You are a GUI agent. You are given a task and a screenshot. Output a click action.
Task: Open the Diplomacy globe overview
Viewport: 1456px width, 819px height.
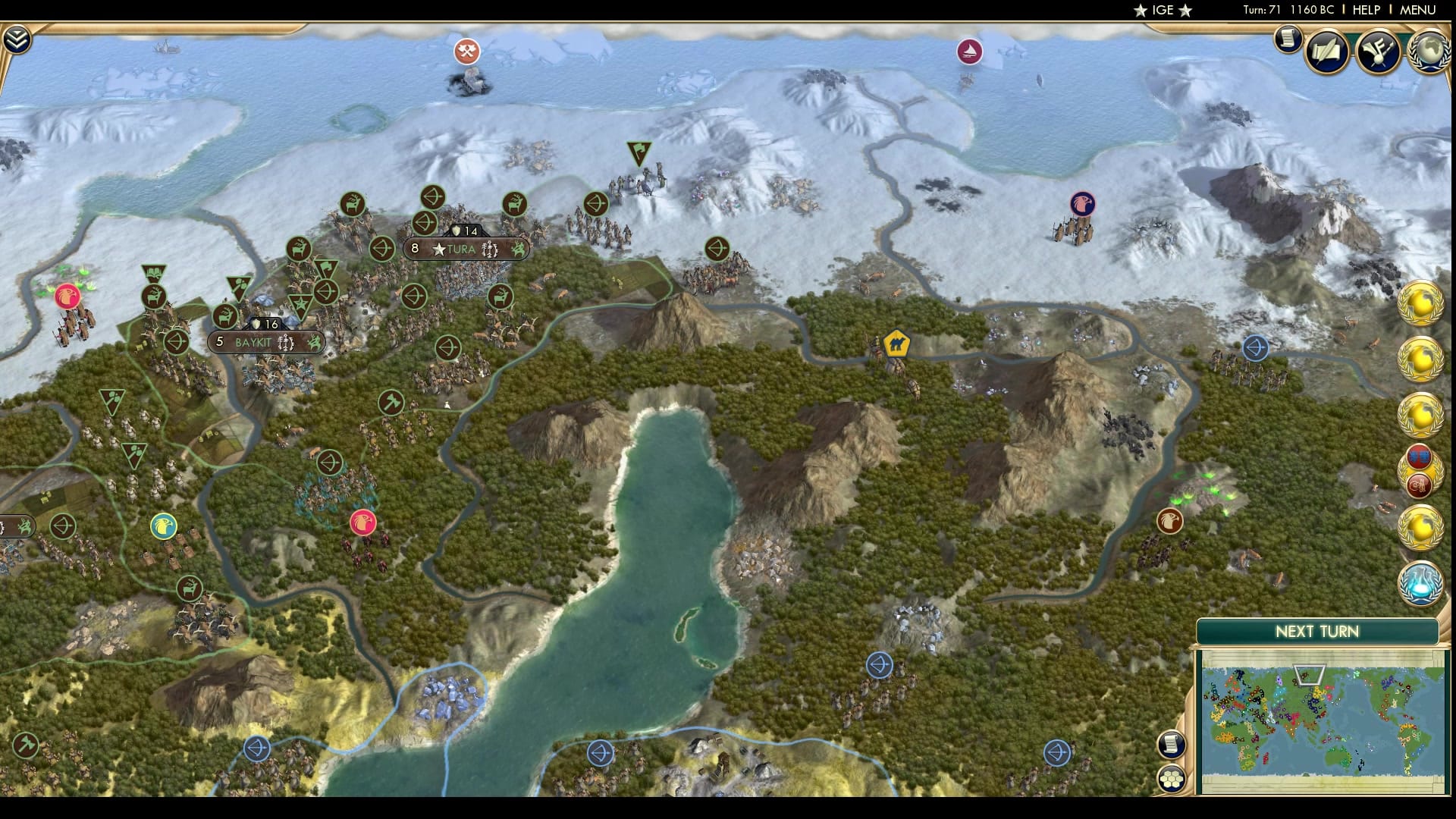pos(1430,52)
